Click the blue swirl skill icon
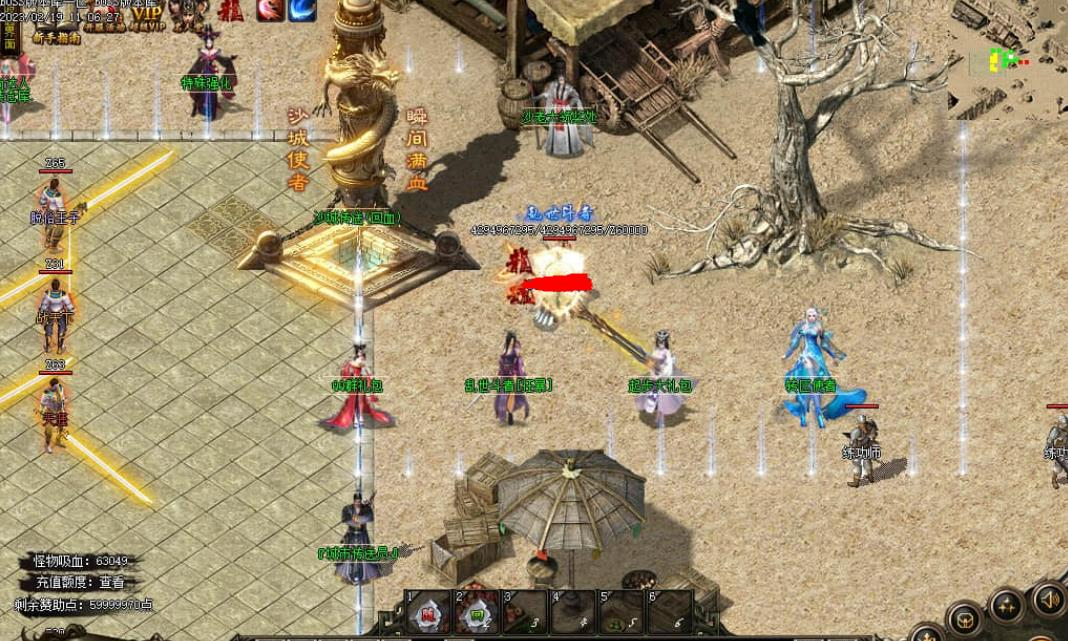 coord(302,10)
